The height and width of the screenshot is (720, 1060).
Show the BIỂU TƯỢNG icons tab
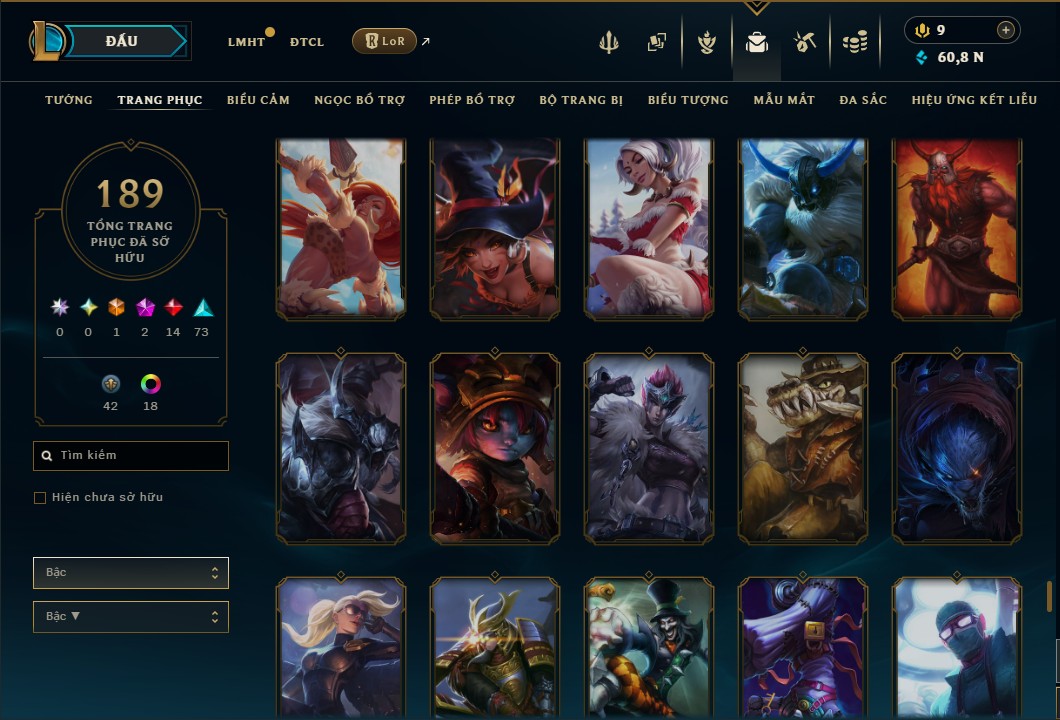[x=688, y=100]
